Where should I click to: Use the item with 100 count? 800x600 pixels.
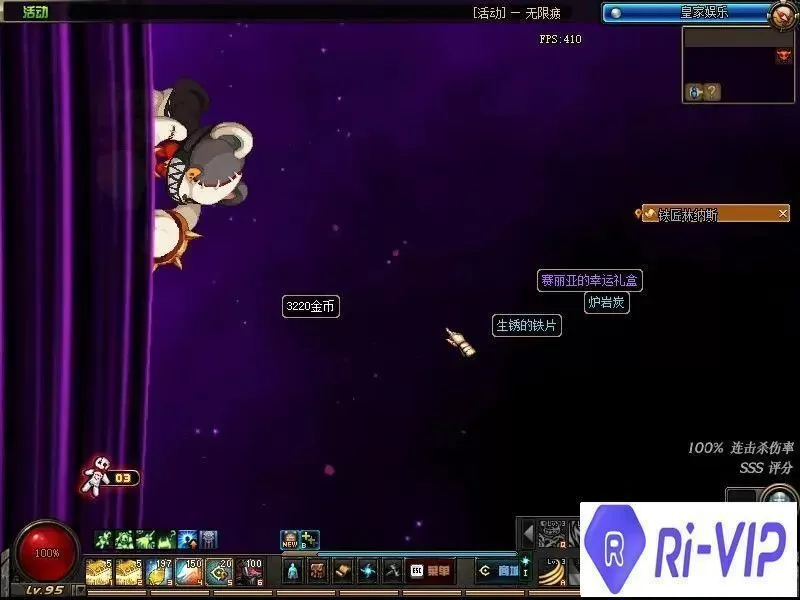click(x=249, y=571)
